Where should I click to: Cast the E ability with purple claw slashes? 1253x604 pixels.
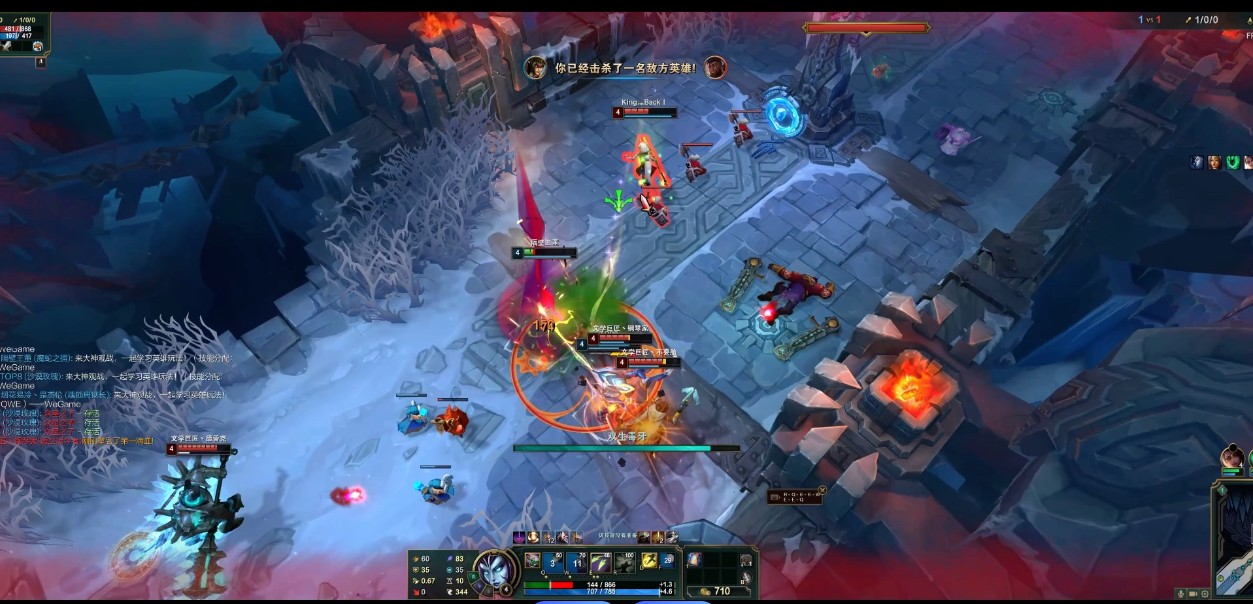coord(601,561)
